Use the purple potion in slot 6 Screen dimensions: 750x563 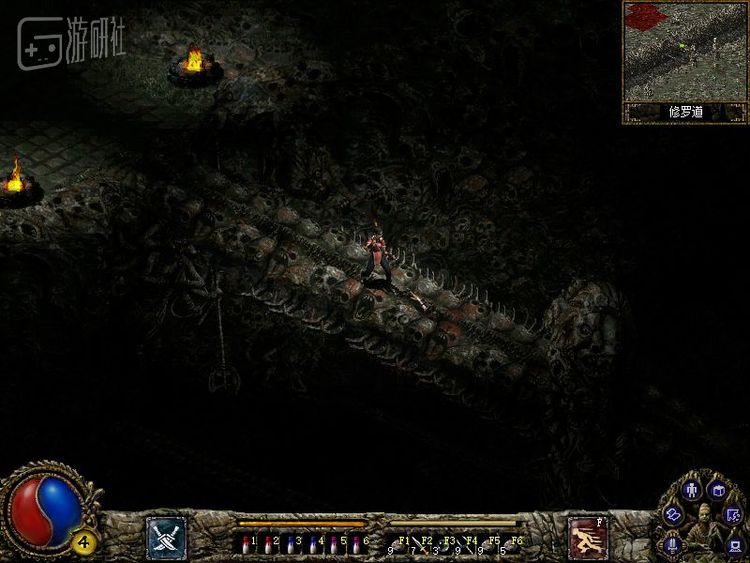click(x=356, y=545)
